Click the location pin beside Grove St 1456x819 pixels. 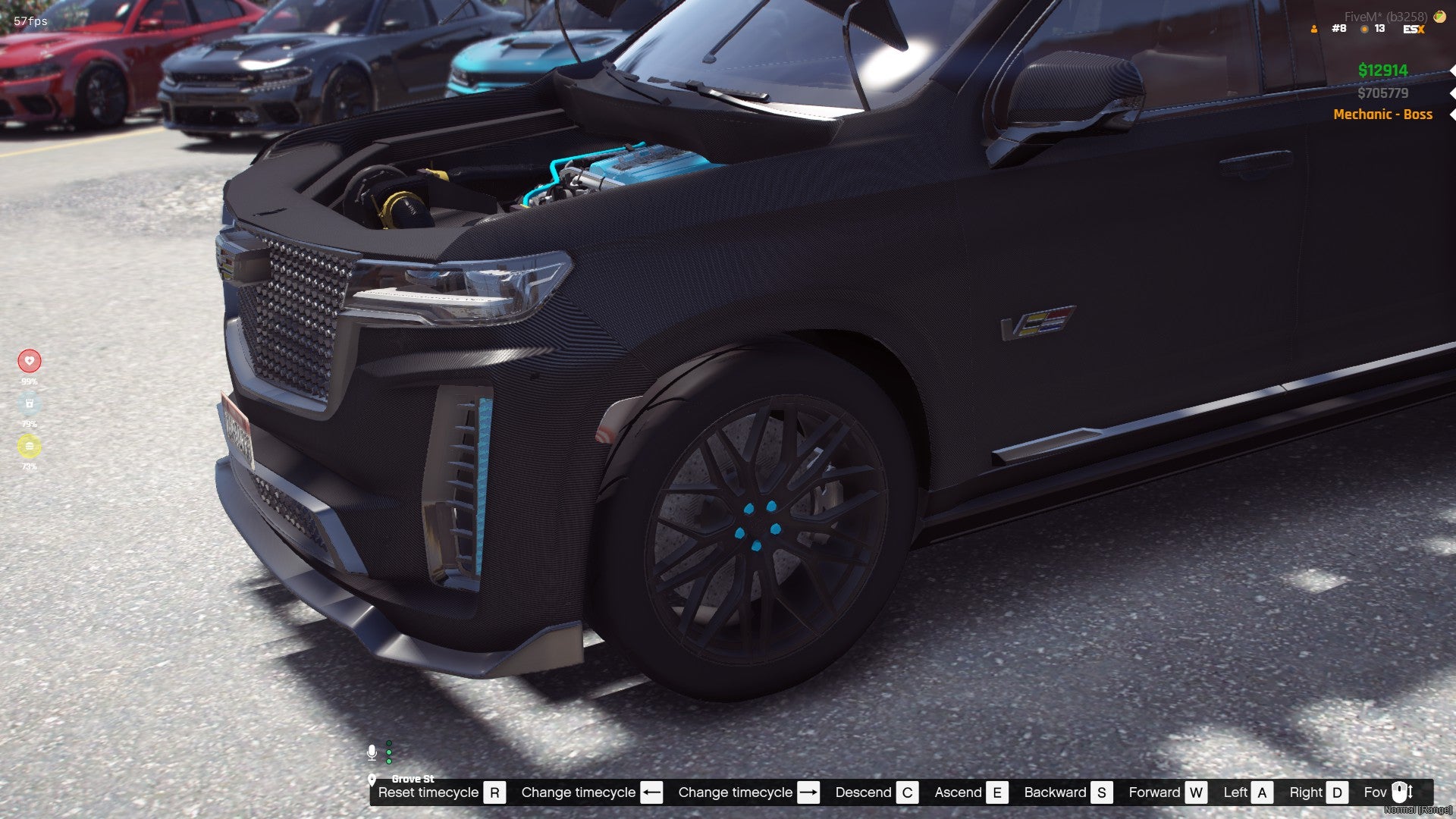[x=372, y=779]
